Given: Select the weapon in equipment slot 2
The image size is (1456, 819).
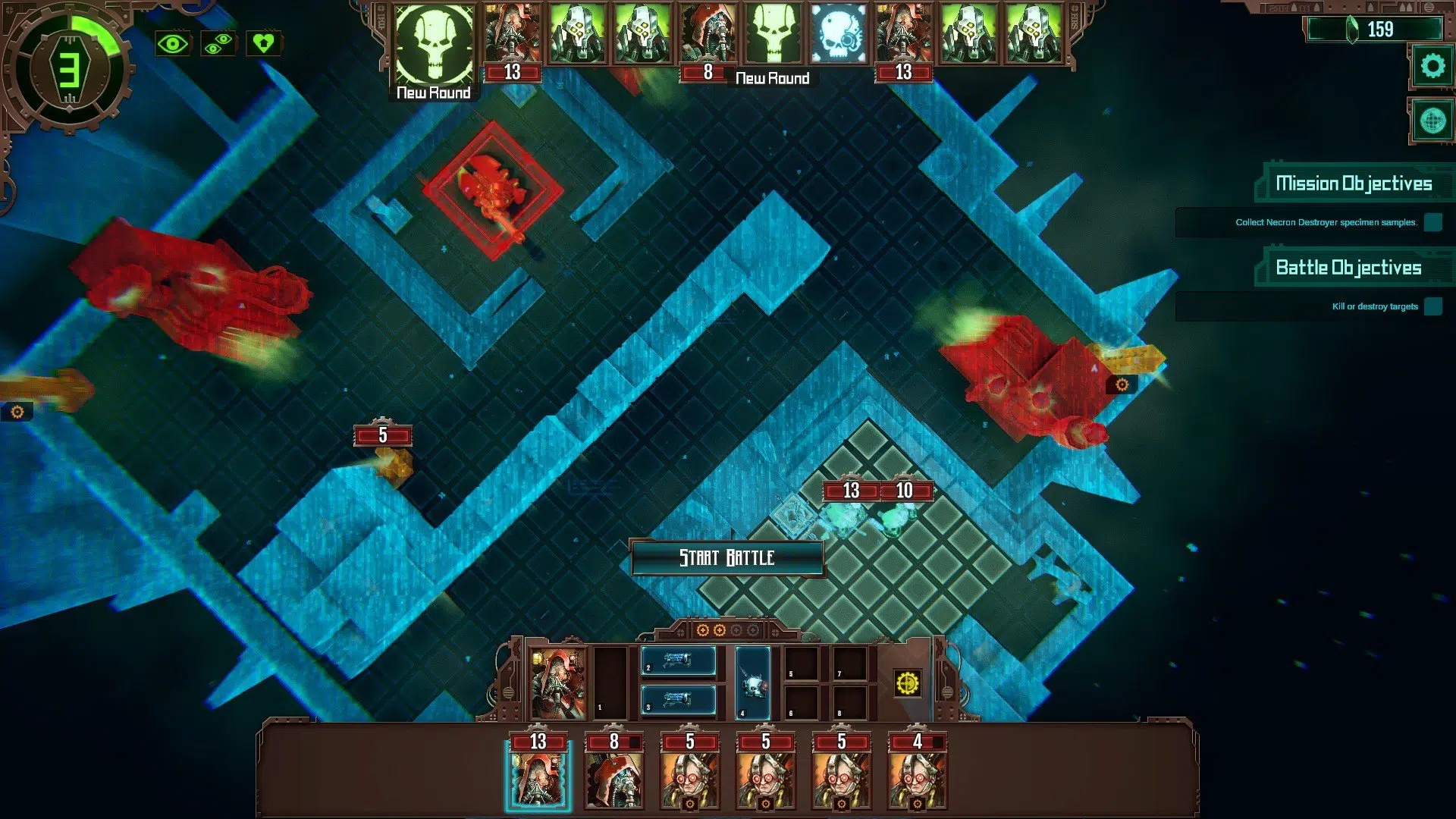Looking at the screenshot, I should click(679, 660).
